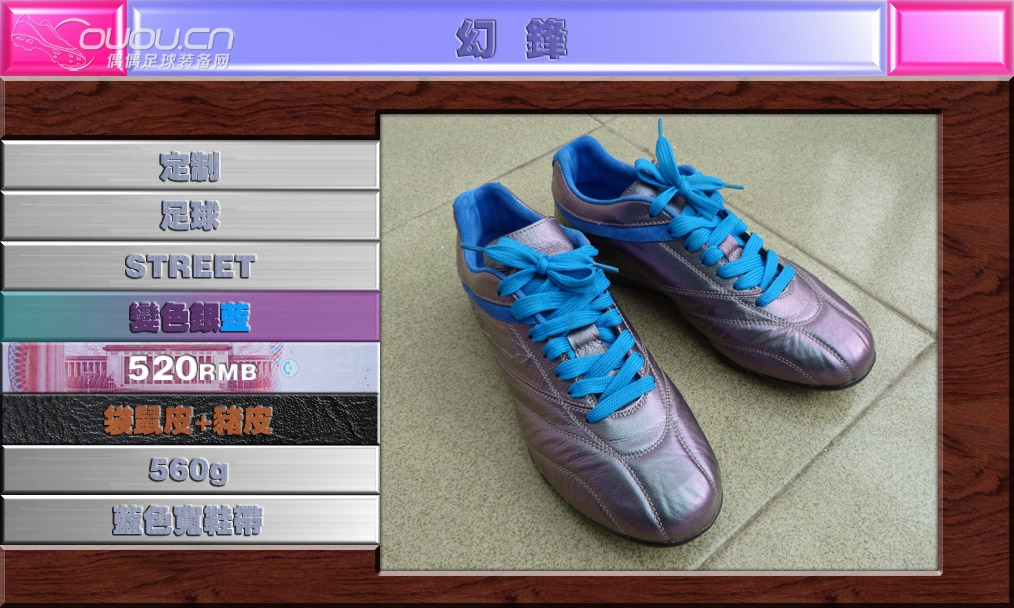The image size is (1014, 608).
Task: Select the 560g weight row
Action: [190, 469]
